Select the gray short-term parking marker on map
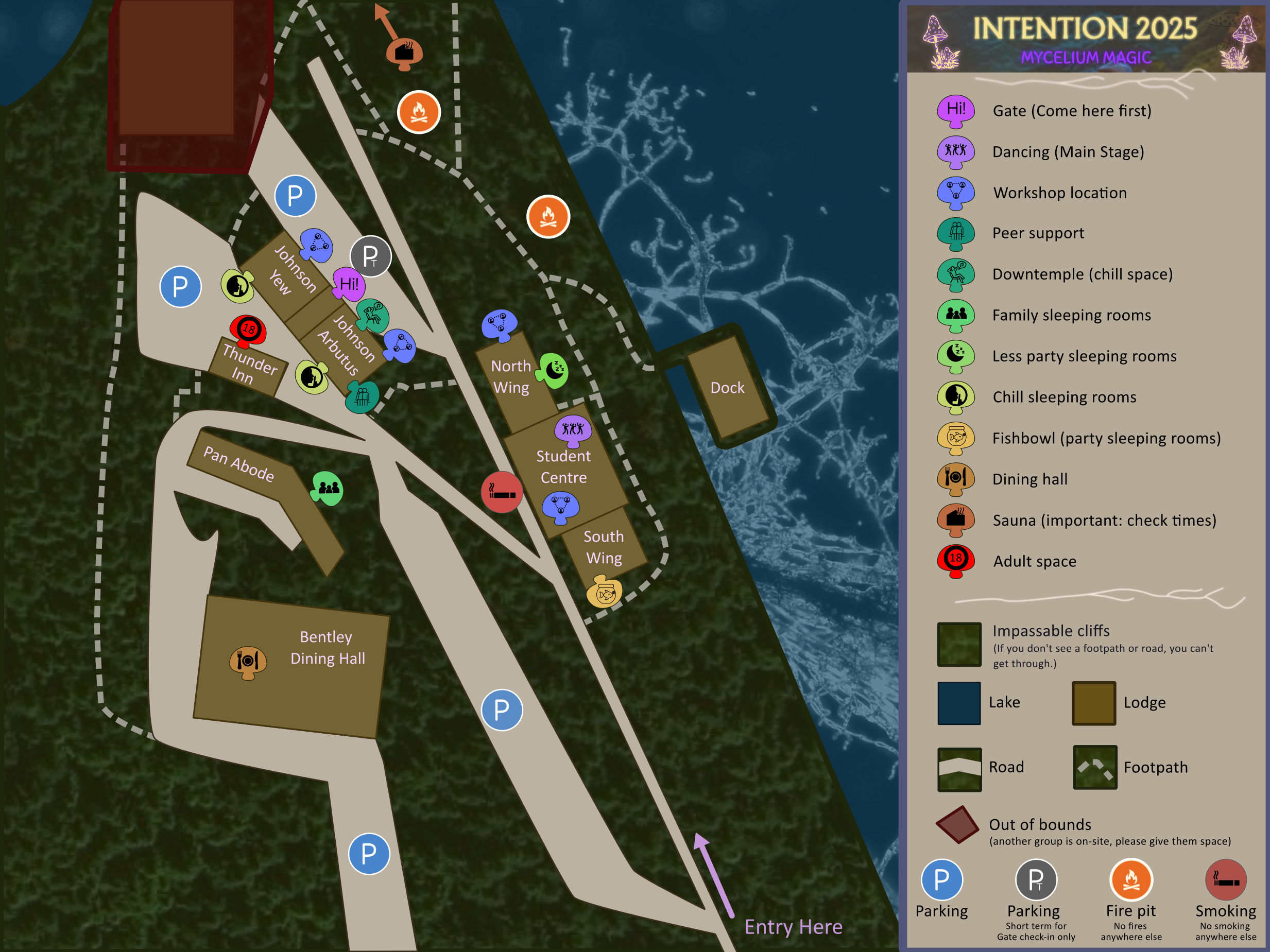1270x952 pixels. 370,256
